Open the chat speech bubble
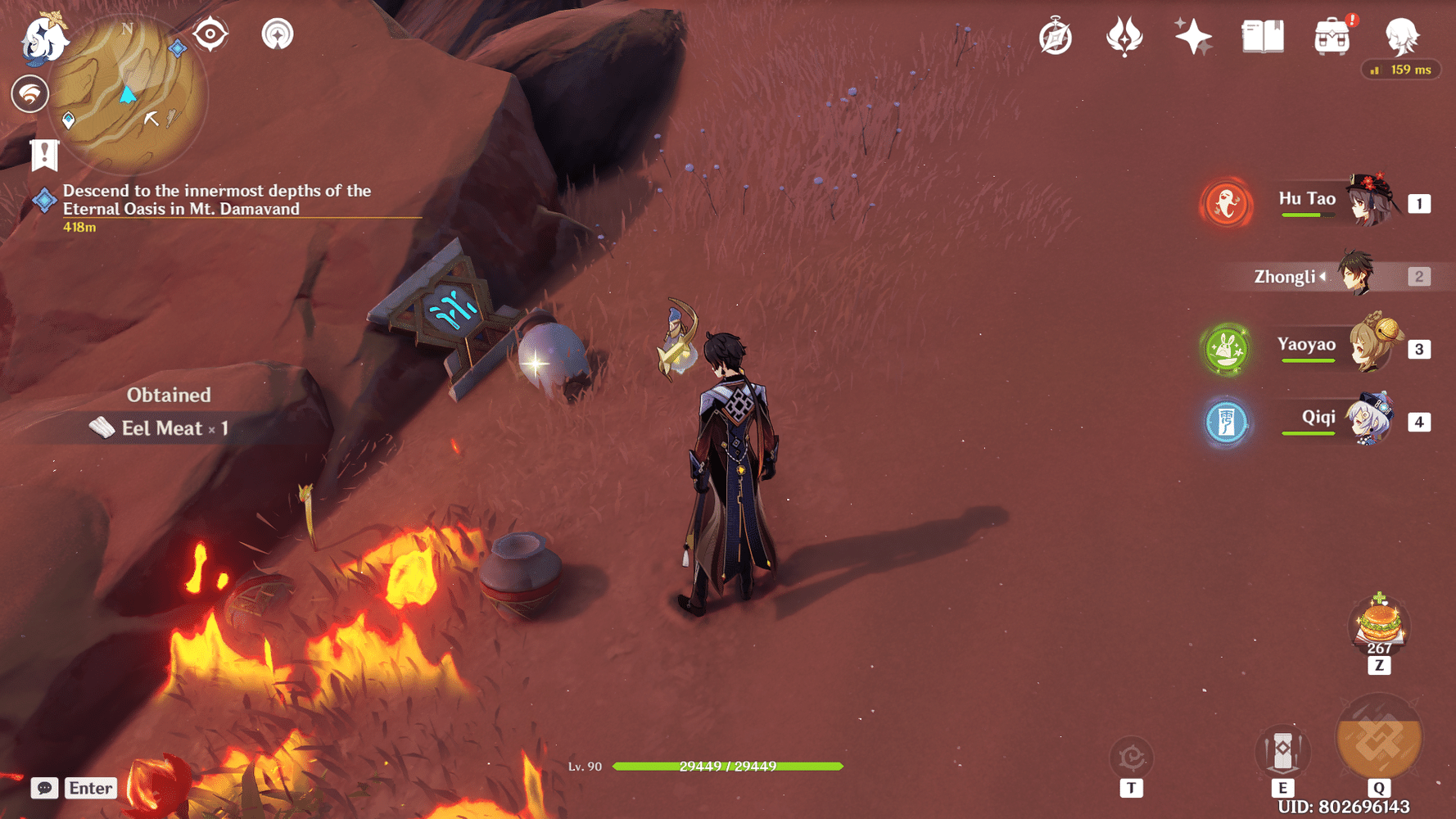The height and width of the screenshot is (819, 1456). pos(44,788)
